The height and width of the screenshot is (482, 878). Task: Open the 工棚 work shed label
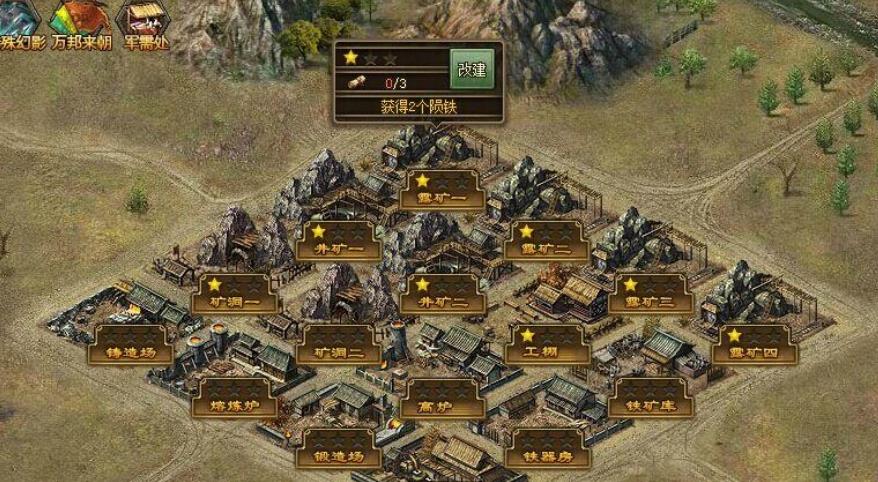tap(546, 348)
